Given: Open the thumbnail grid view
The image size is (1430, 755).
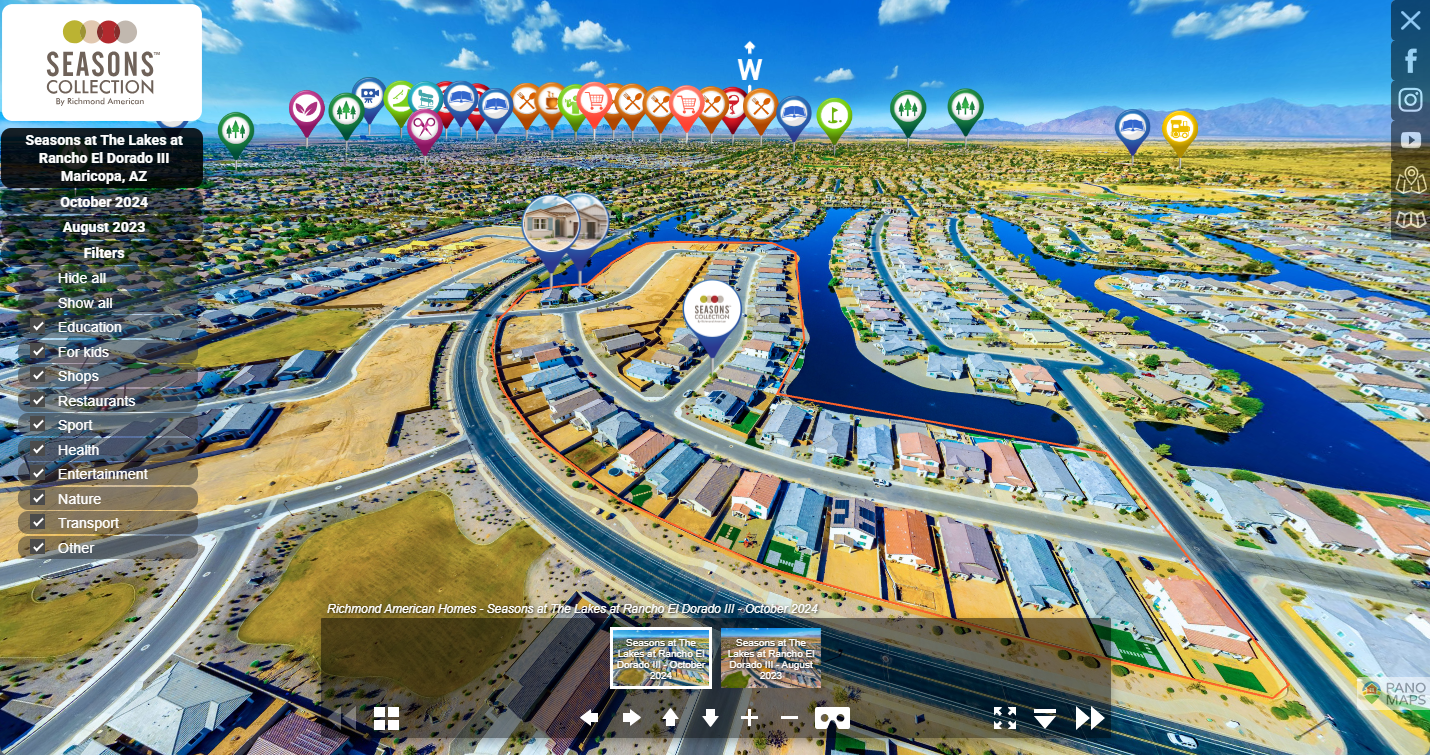Looking at the screenshot, I should point(386,718).
